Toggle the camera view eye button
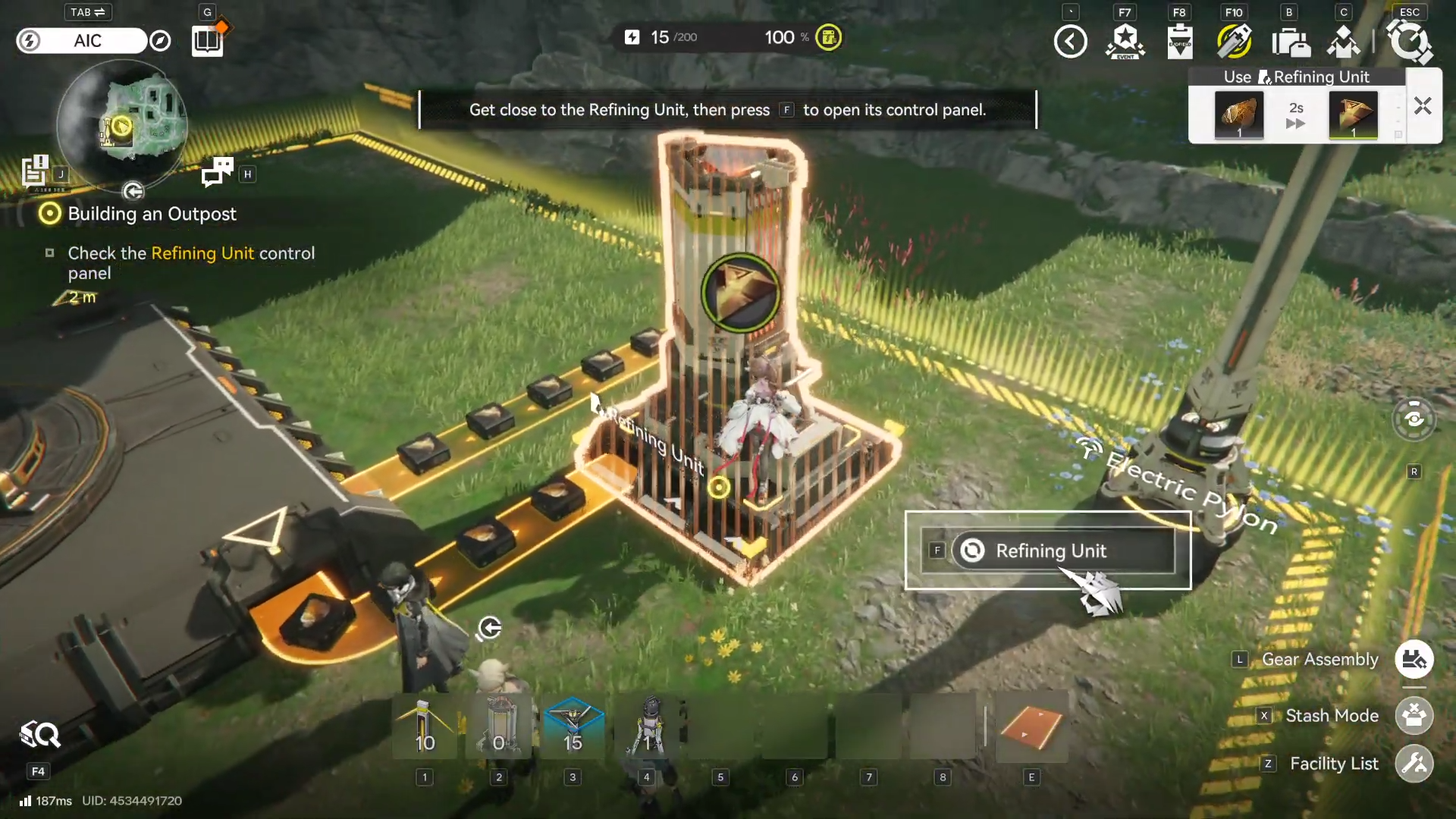1456x819 pixels. click(x=1414, y=419)
